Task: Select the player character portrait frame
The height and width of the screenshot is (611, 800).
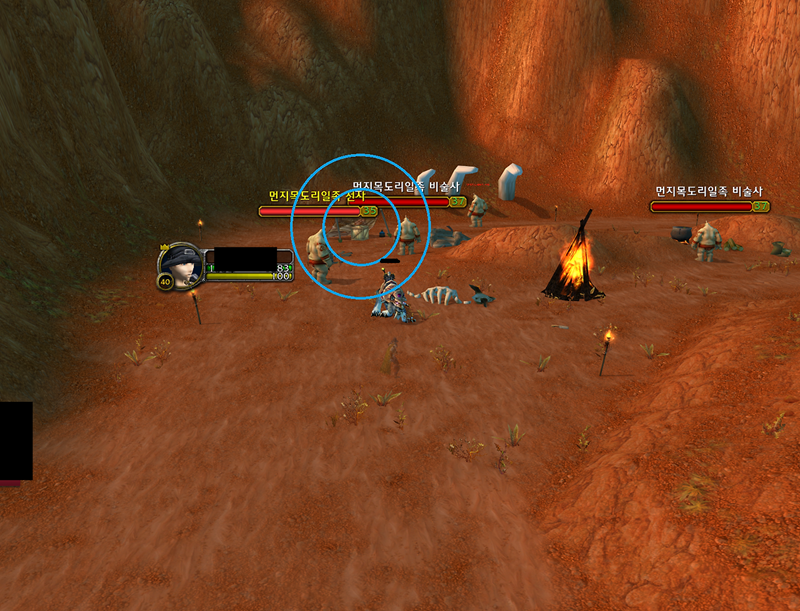Action: pyautogui.click(x=180, y=264)
